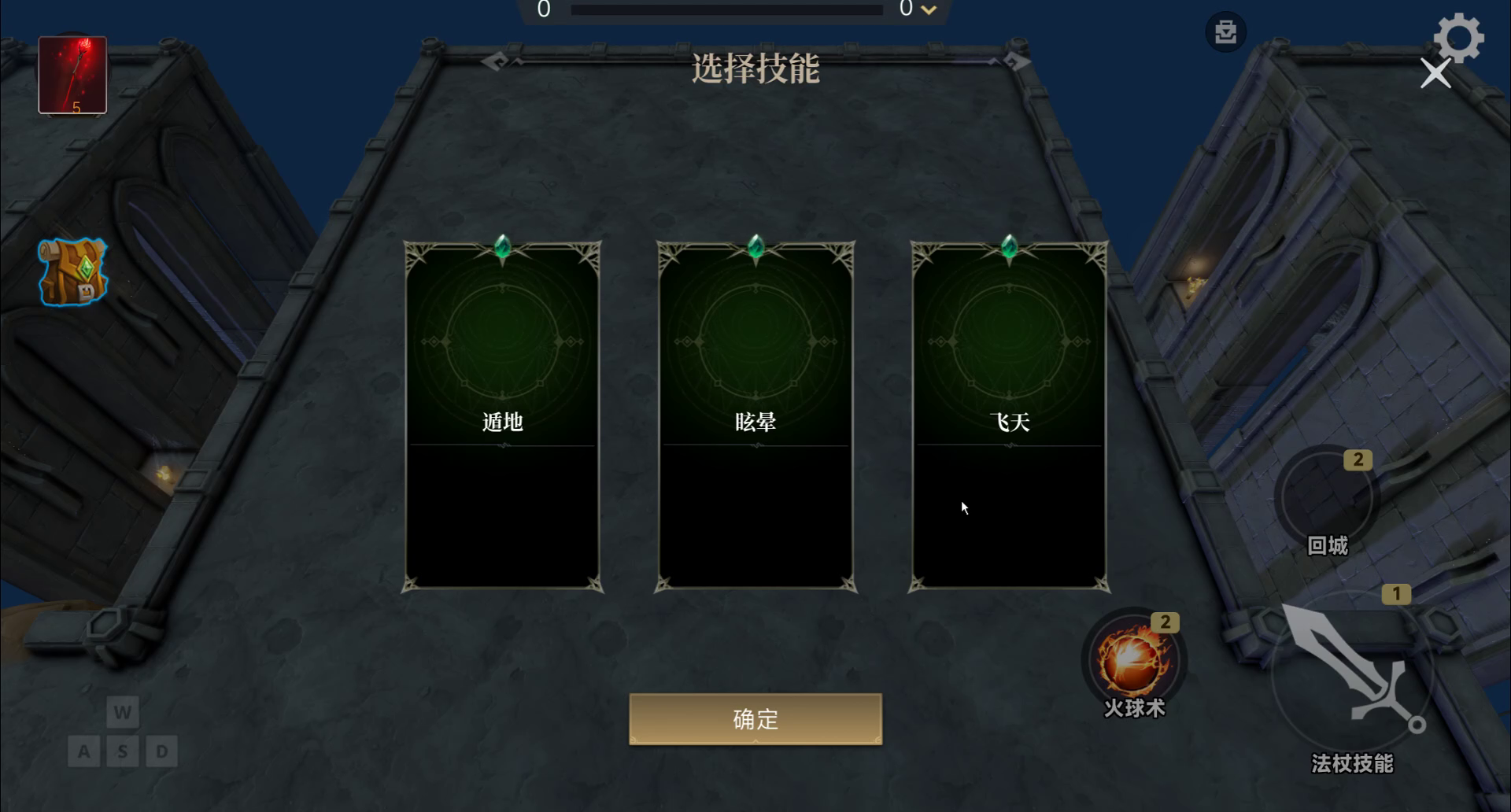
Task: Open the settings gear icon
Action: [1461, 35]
